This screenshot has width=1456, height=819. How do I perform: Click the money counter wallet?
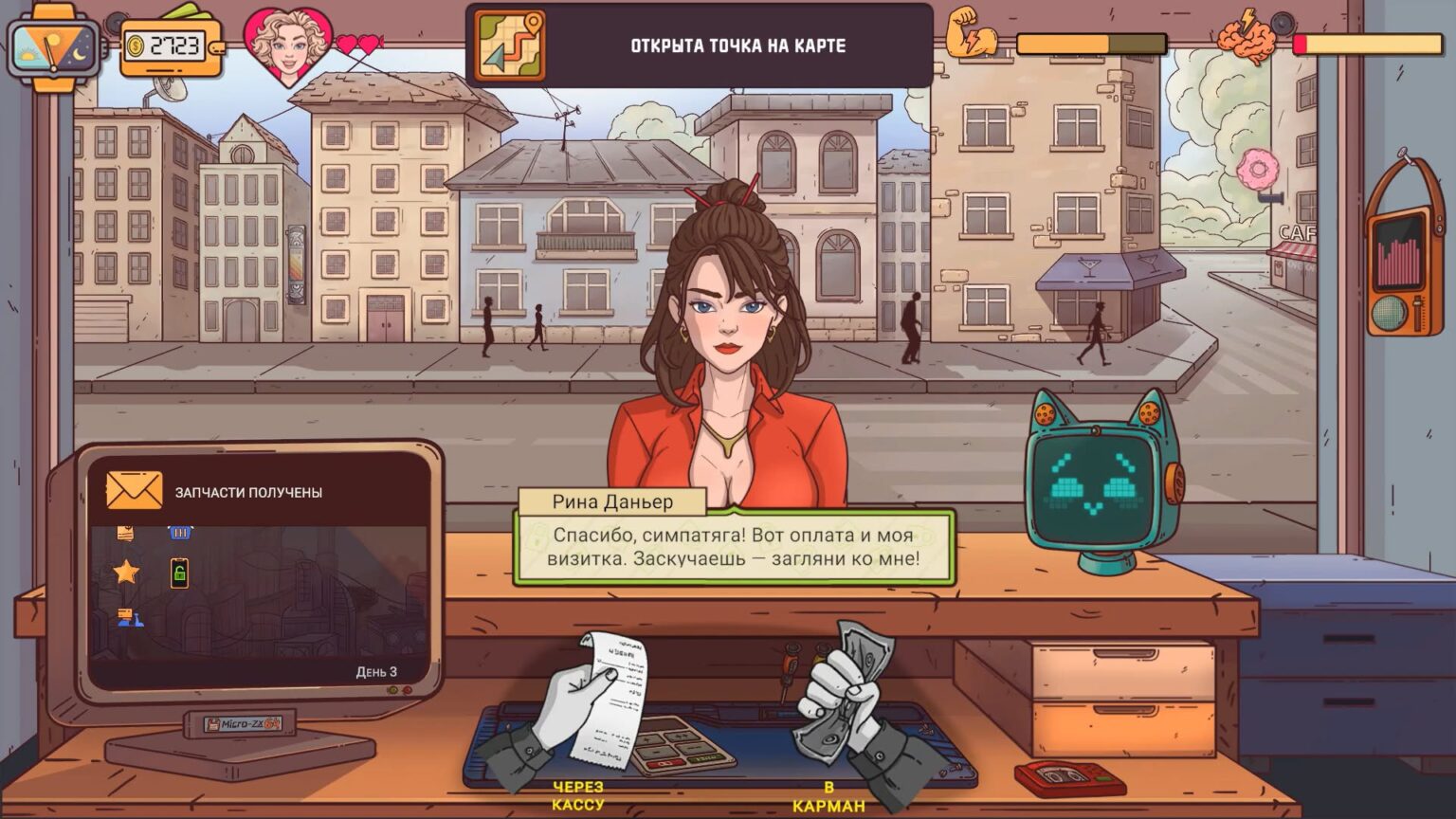(173, 45)
